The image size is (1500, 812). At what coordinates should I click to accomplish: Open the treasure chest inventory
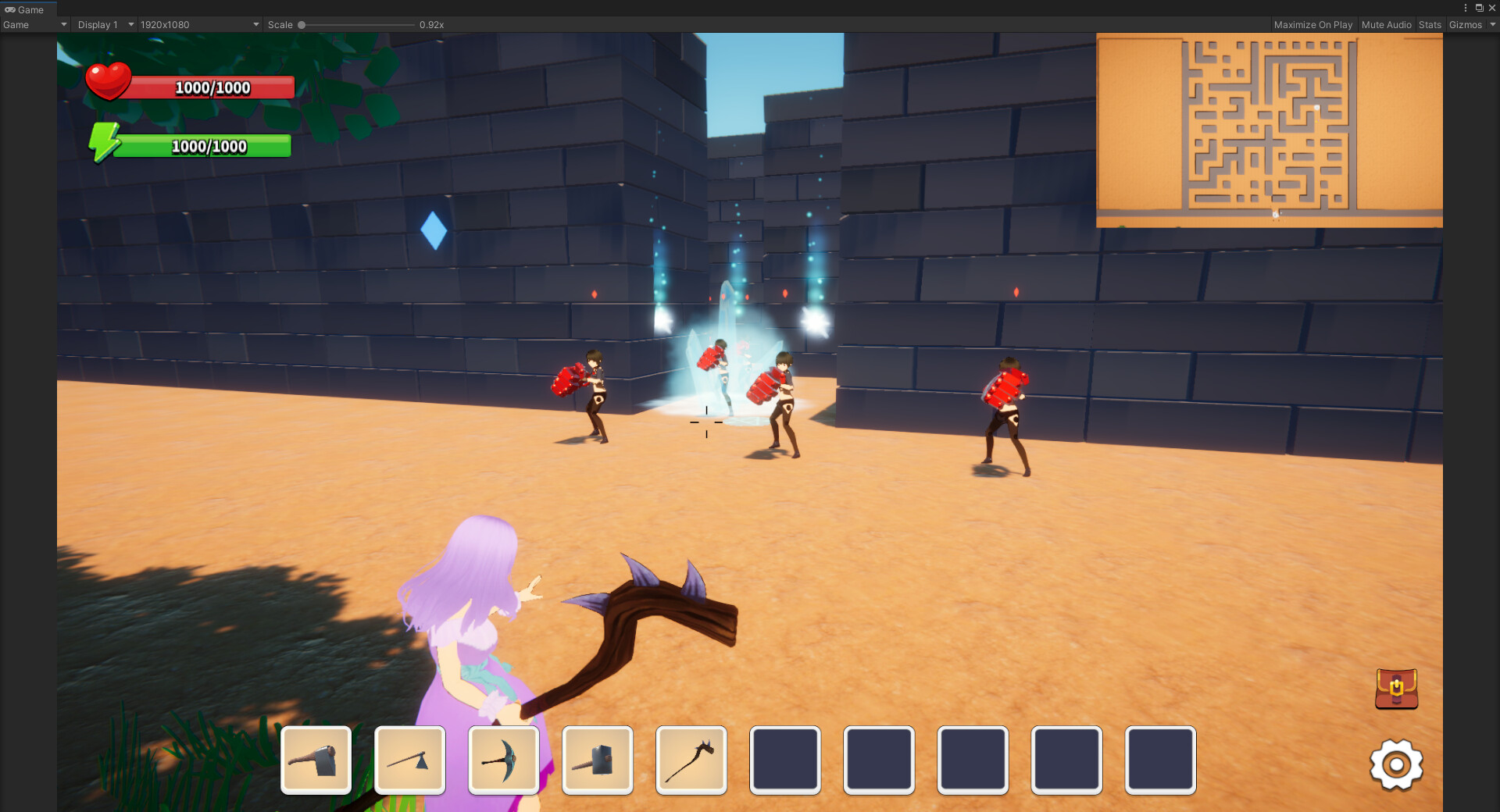[x=1397, y=689]
